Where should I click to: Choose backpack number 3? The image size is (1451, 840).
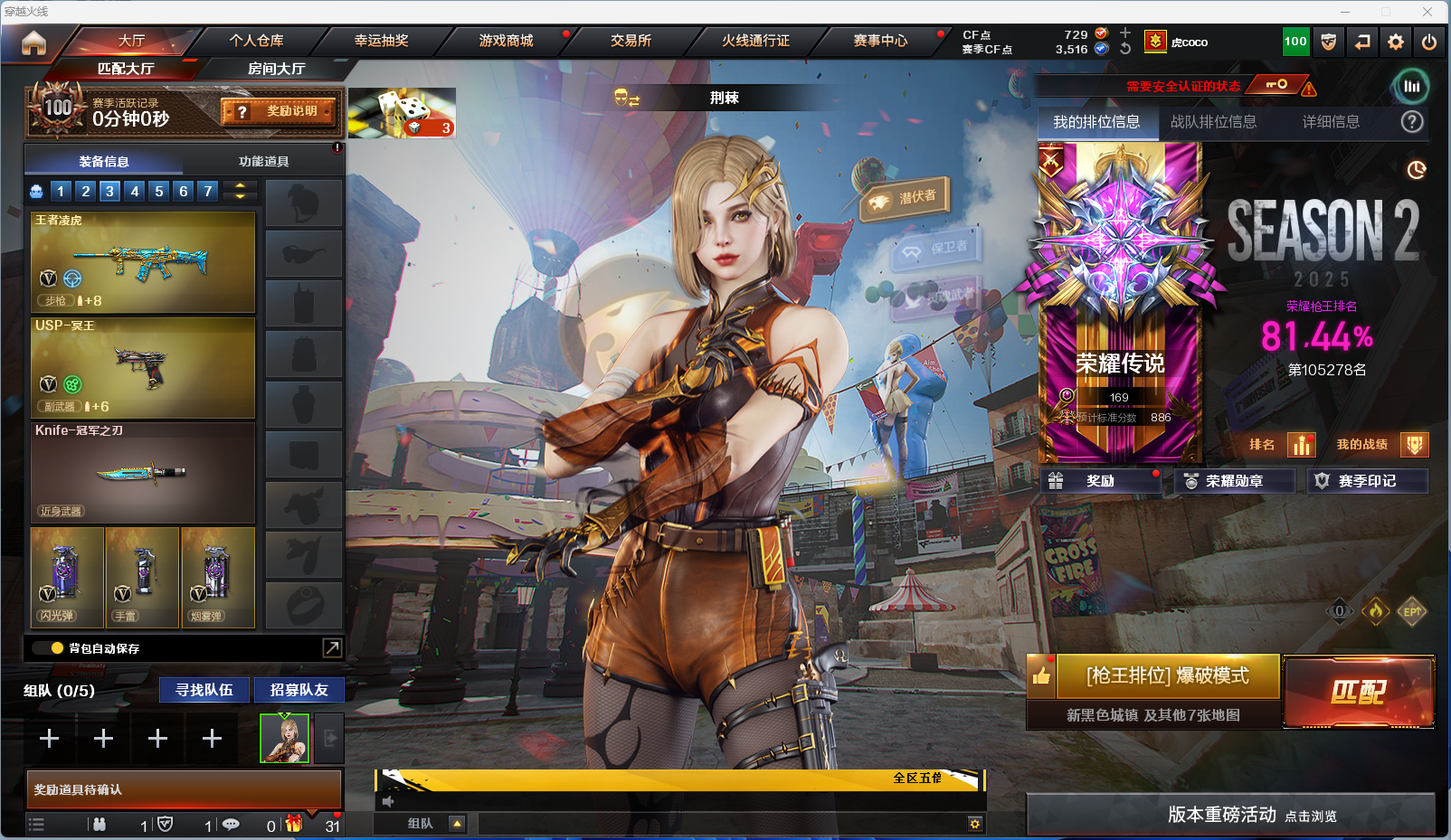point(109,191)
